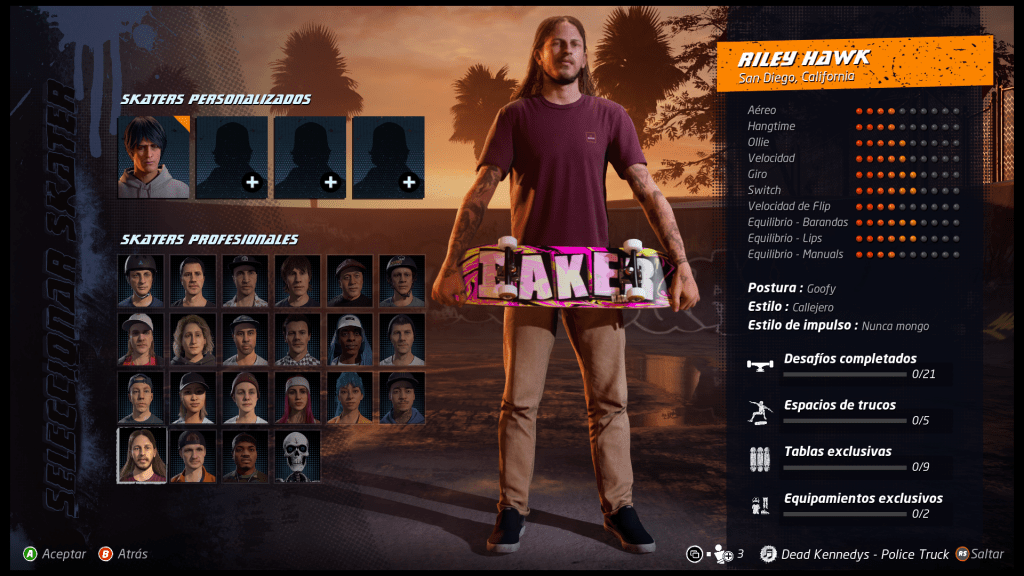
Task: Choose the skater with pink-red hair and beanie
Action: (x=297, y=398)
